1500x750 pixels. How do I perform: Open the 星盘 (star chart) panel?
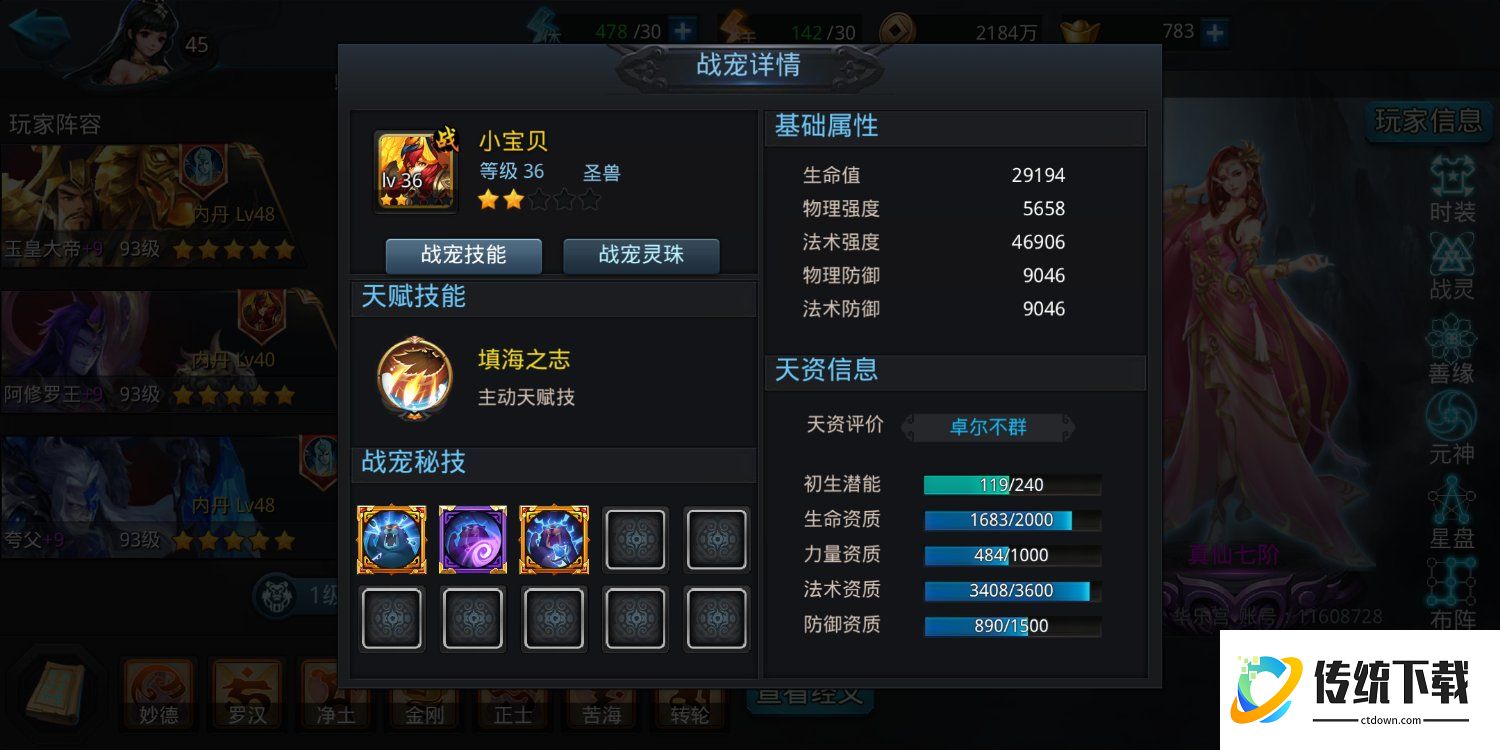tap(1451, 500)
